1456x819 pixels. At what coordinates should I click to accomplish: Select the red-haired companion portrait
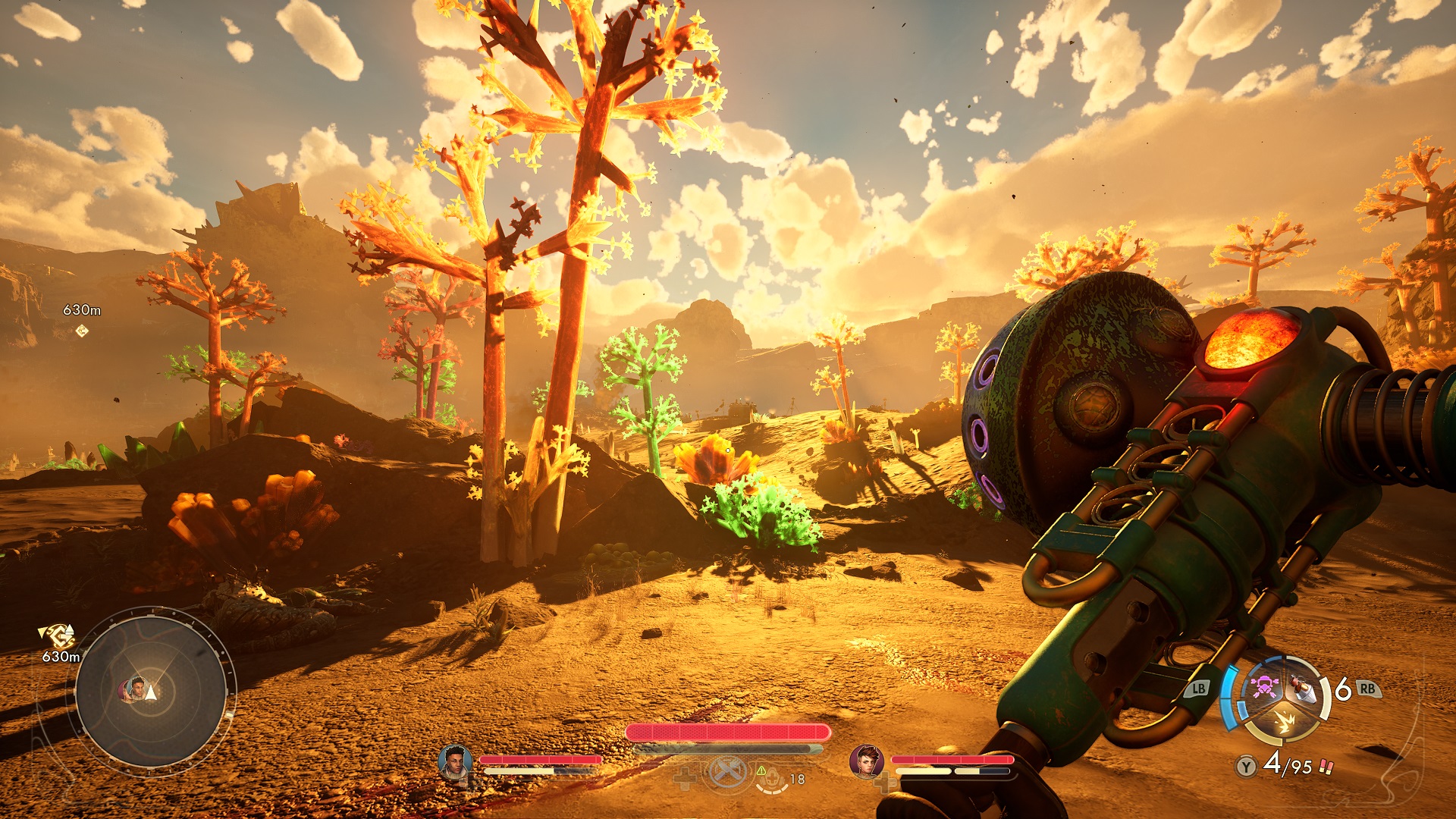[x=866, y=761]
